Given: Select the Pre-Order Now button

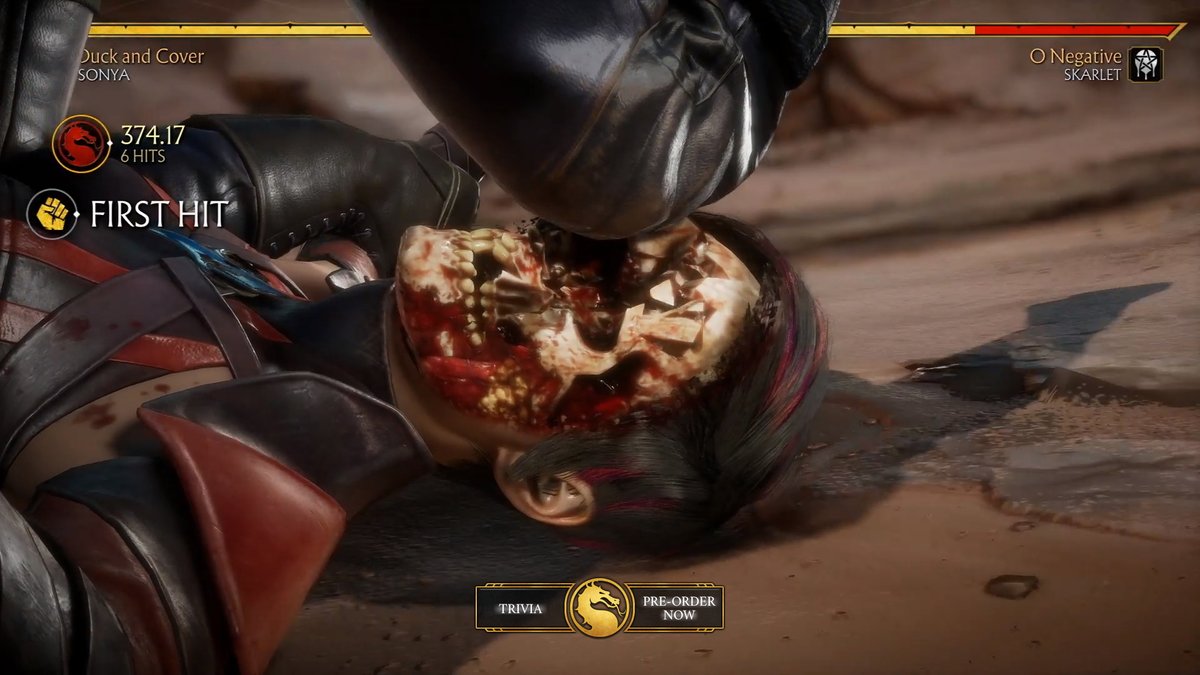Looking at the screenshot, I should 675,607.
